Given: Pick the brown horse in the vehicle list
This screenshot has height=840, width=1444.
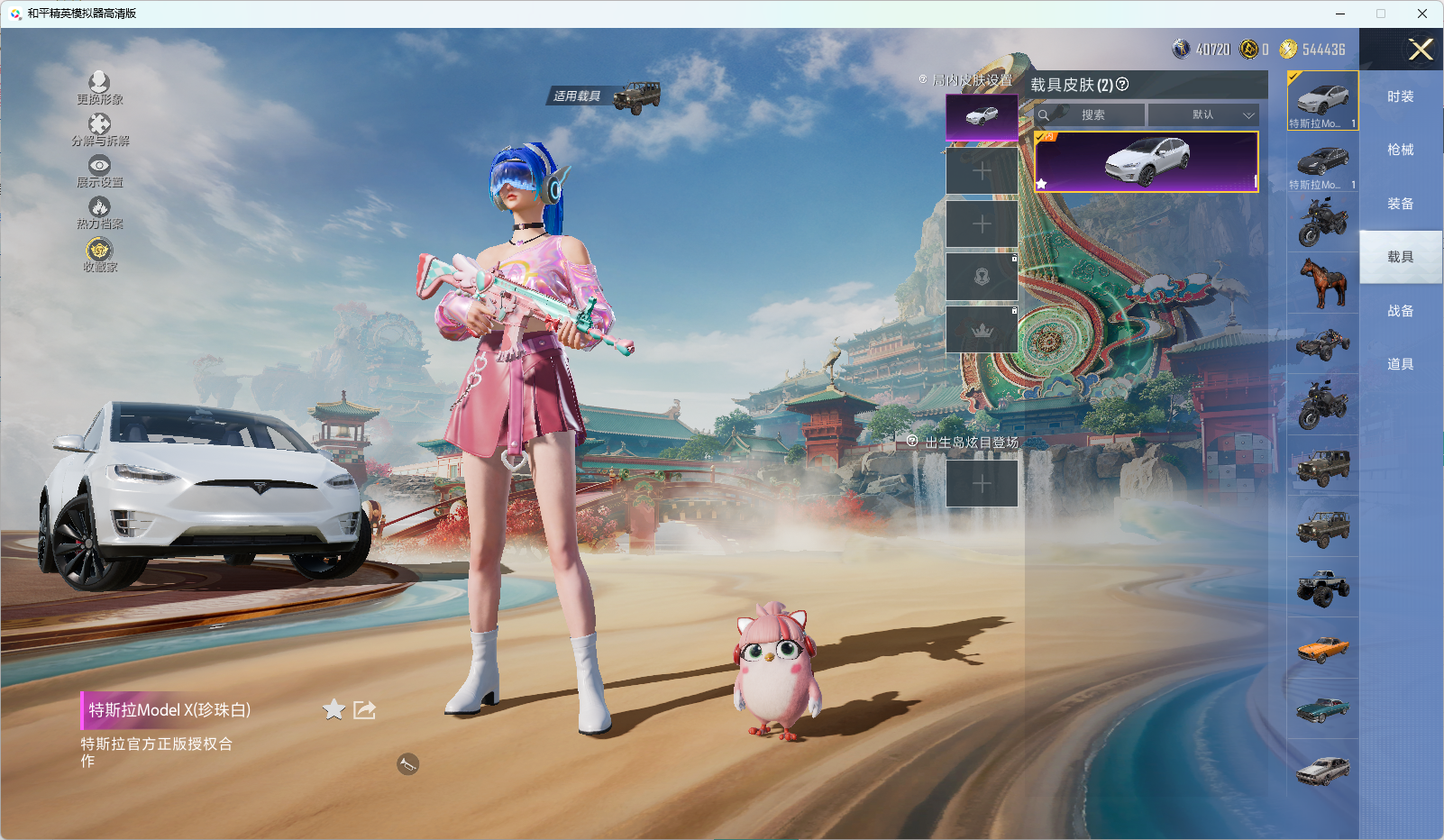Looking at the screenshot, I should pyautogui.click(x=1322, y=282).
